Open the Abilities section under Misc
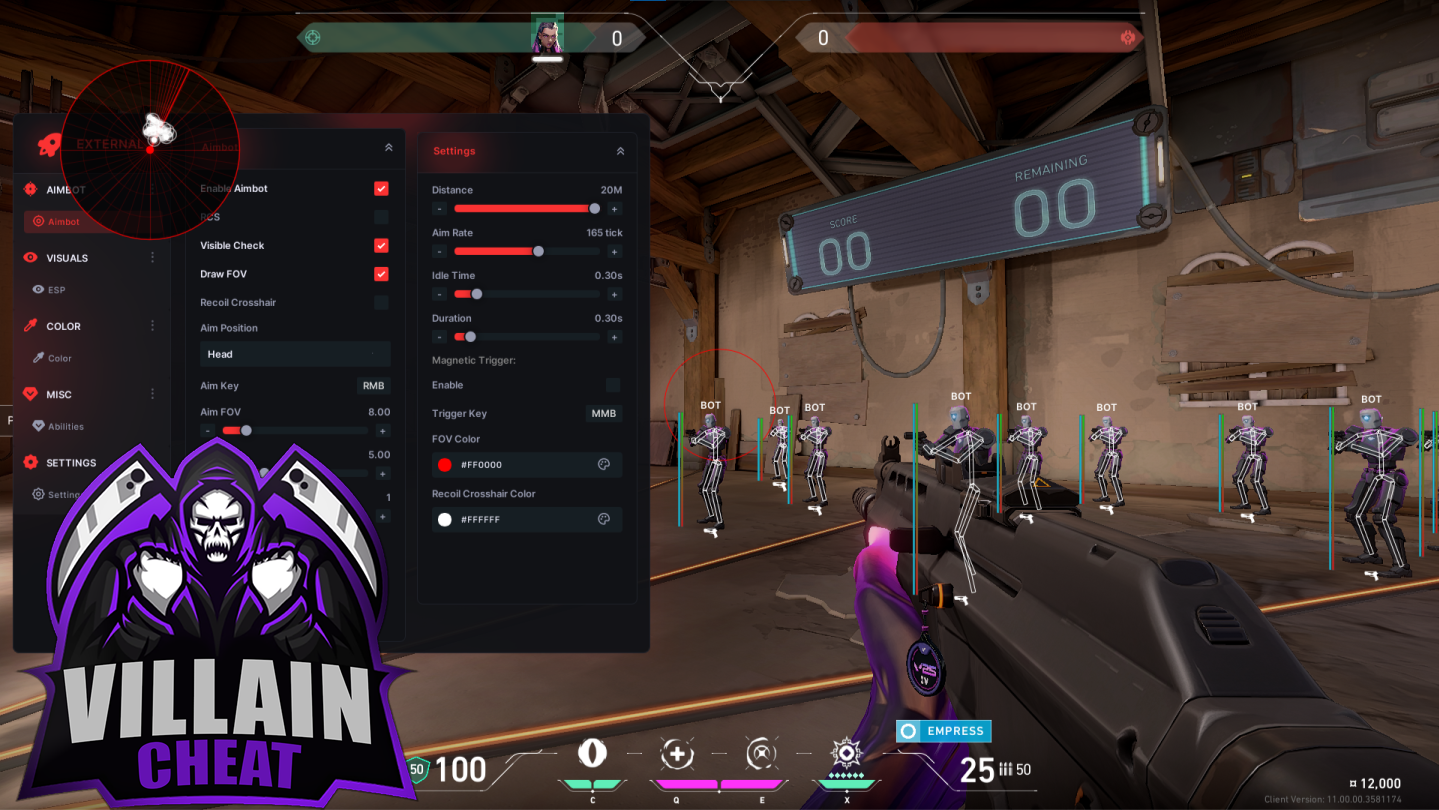 coord(65,426)
